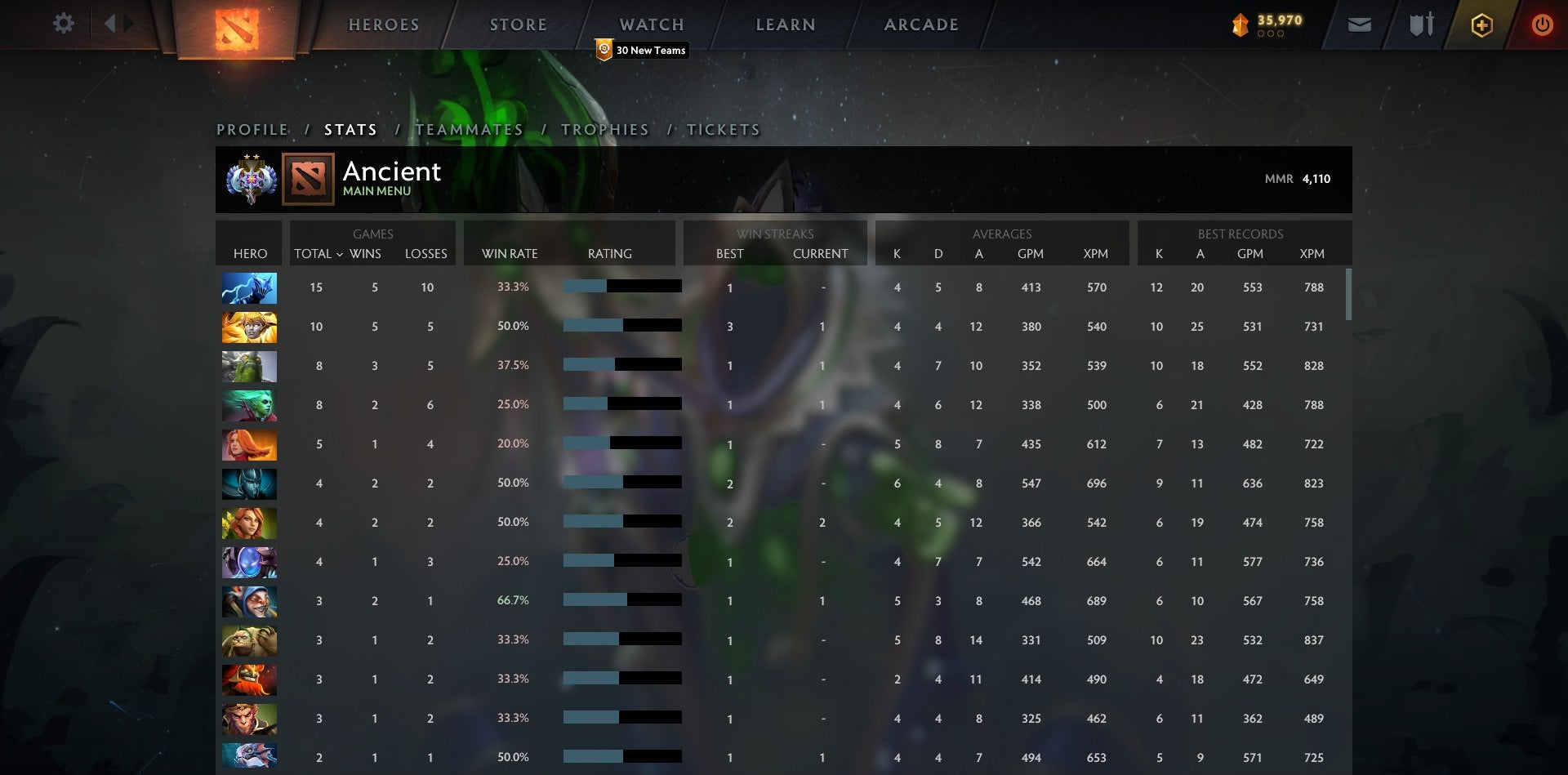Viewport: 1568px width, 775px height.
Task: View the 30 New Teams notification
Action: click(x=641, y=51)
